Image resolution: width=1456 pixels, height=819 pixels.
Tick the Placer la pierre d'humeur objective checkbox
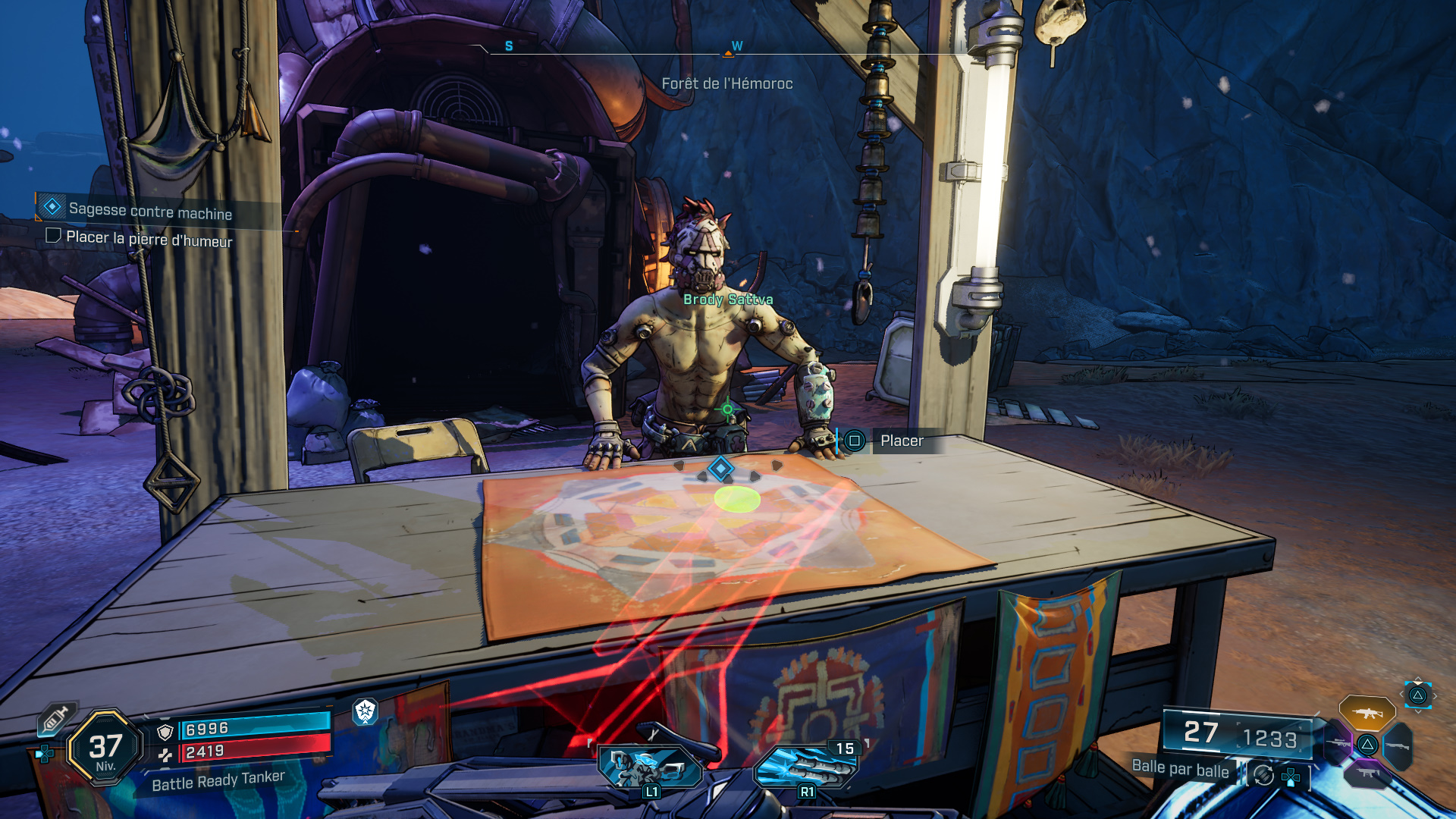point(53,236)
